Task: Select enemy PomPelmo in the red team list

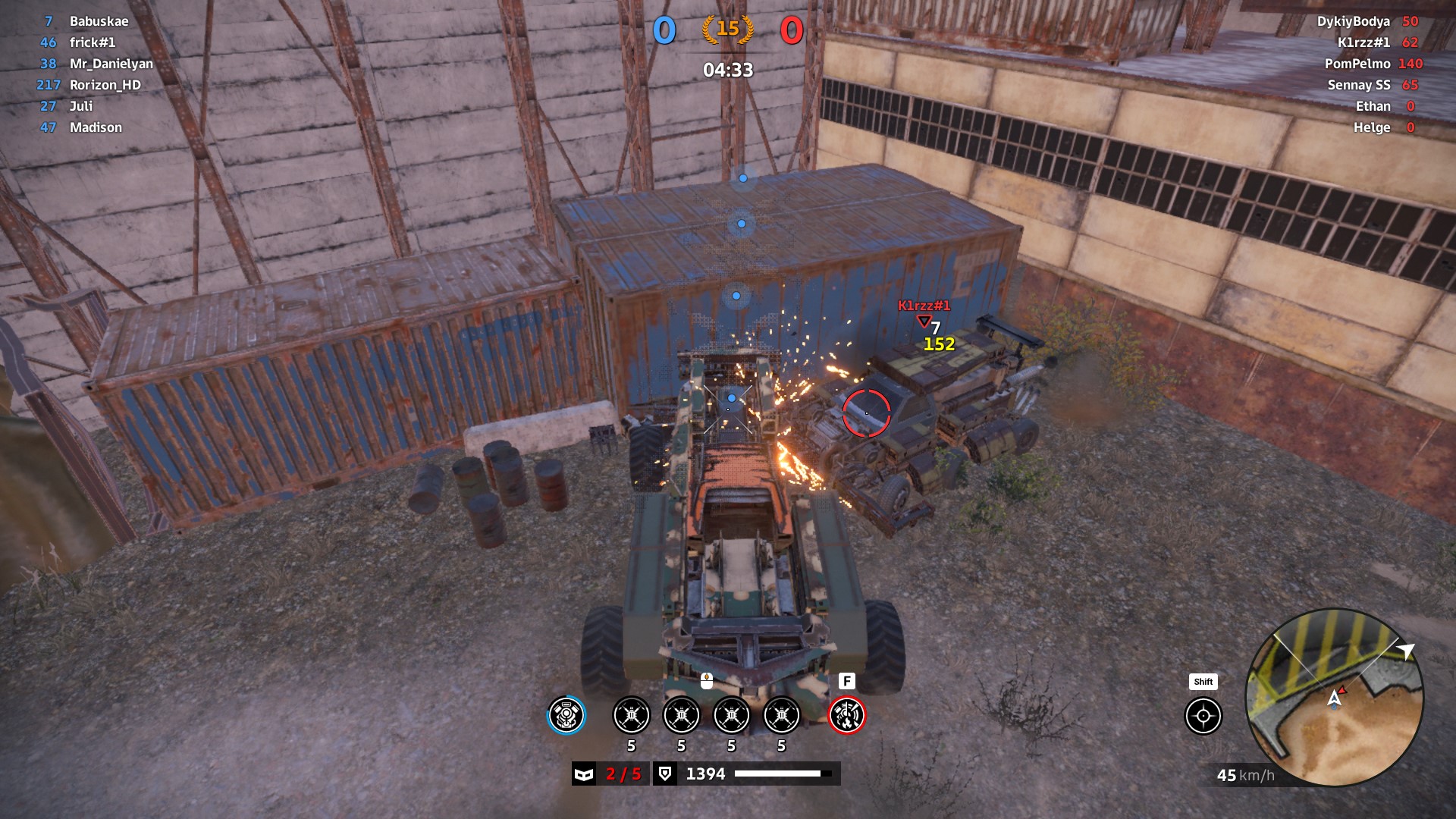Action: 1357,64
